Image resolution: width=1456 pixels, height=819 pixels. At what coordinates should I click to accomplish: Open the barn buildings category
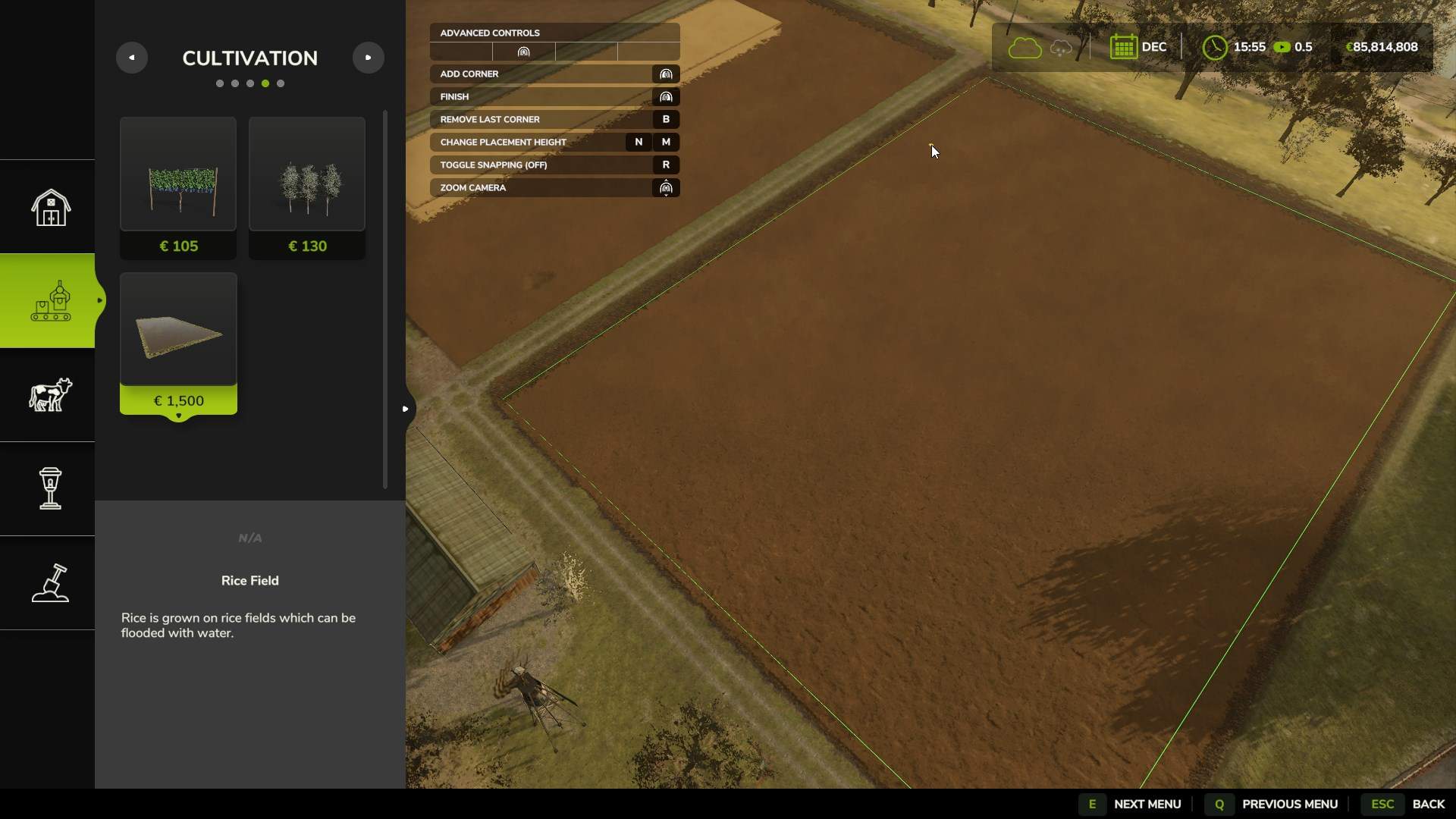click(x=50, y=207)
